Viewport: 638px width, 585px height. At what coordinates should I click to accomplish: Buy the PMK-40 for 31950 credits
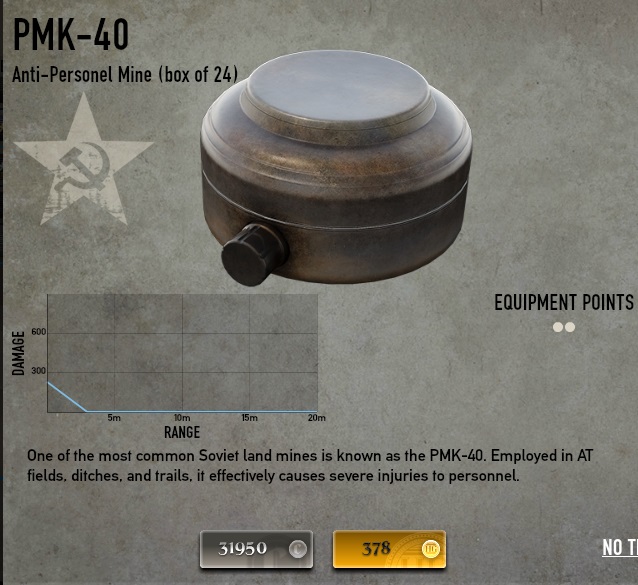click(x=256, y=548)
